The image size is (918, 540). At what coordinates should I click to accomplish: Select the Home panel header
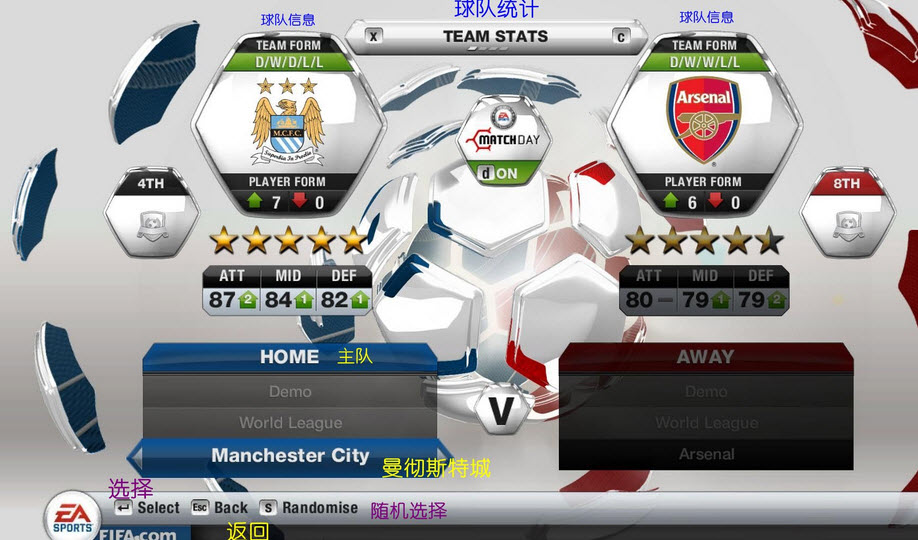pyautogui.click(x=290, y=357)
